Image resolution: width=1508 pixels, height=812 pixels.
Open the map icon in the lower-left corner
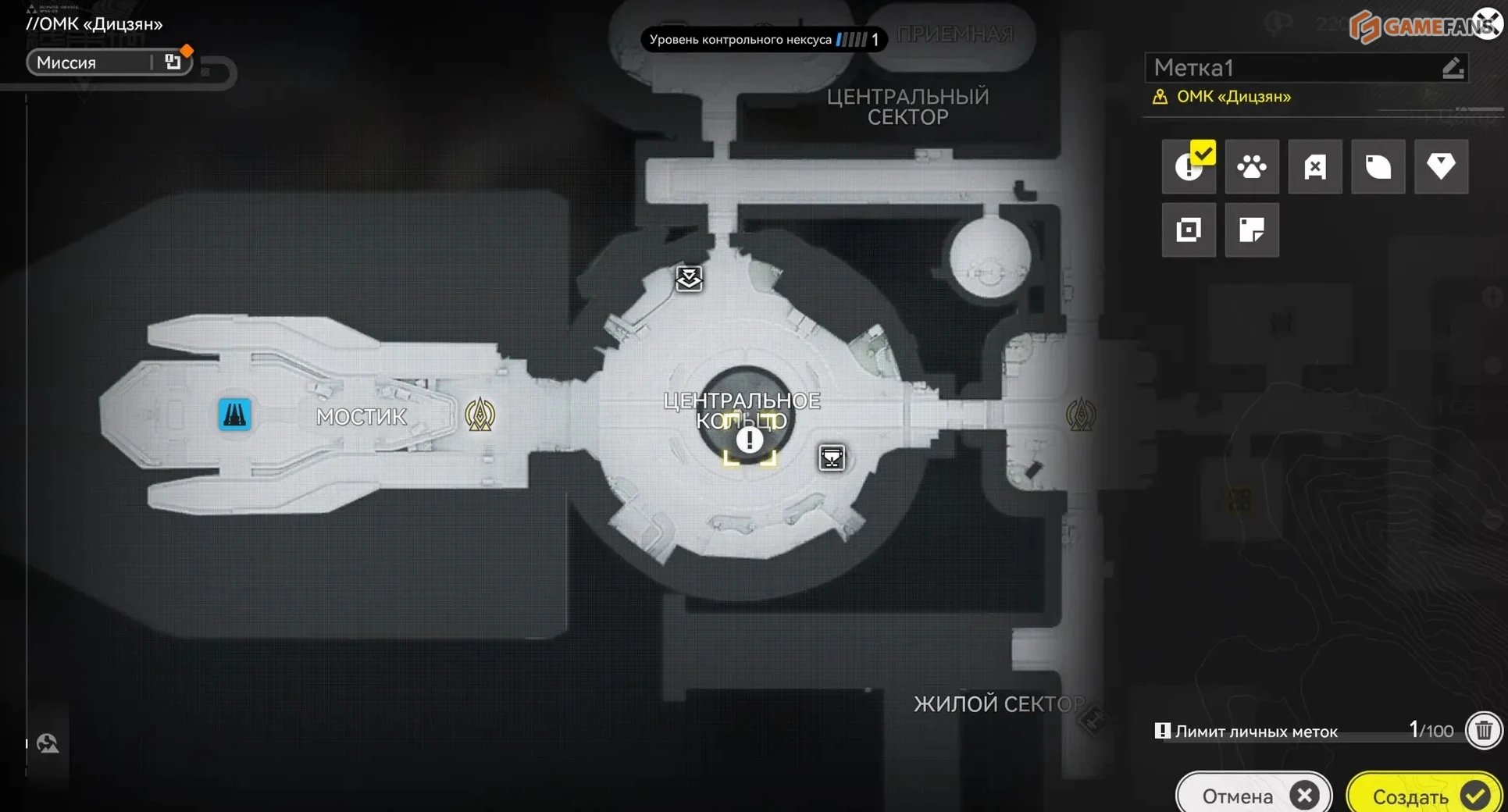click(48, 743)
